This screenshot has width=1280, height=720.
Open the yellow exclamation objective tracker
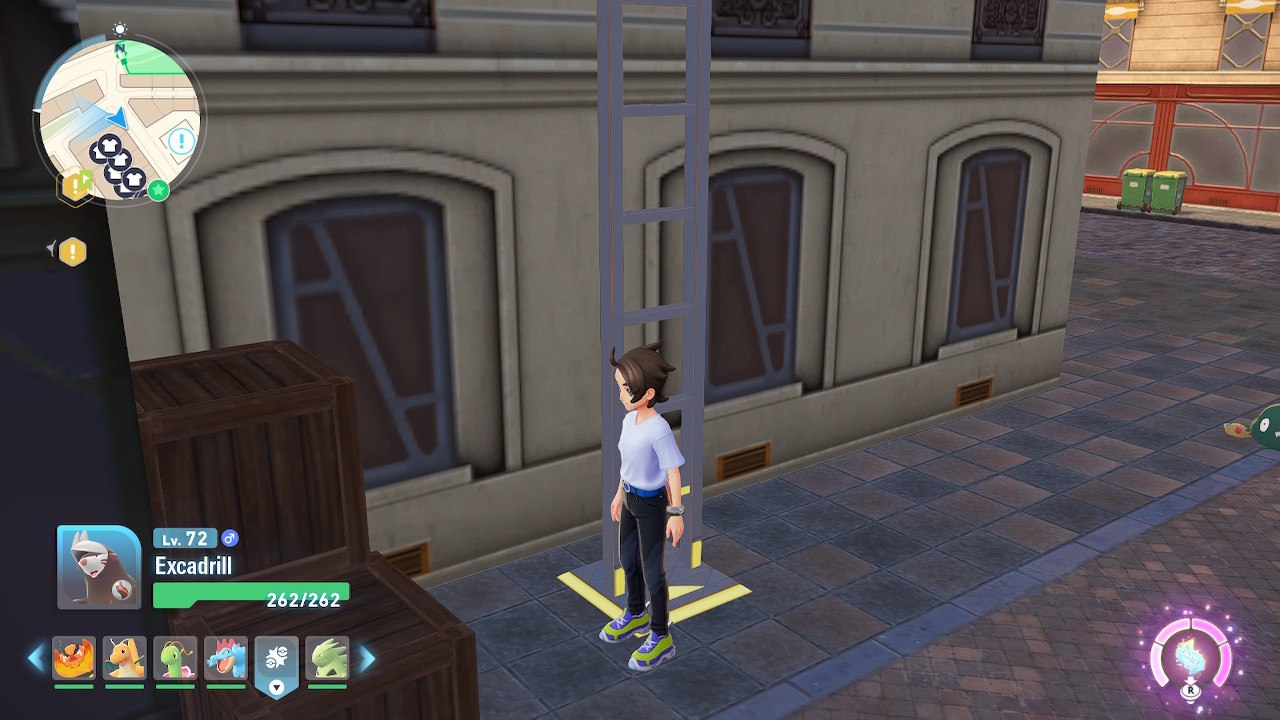point(72,251)
